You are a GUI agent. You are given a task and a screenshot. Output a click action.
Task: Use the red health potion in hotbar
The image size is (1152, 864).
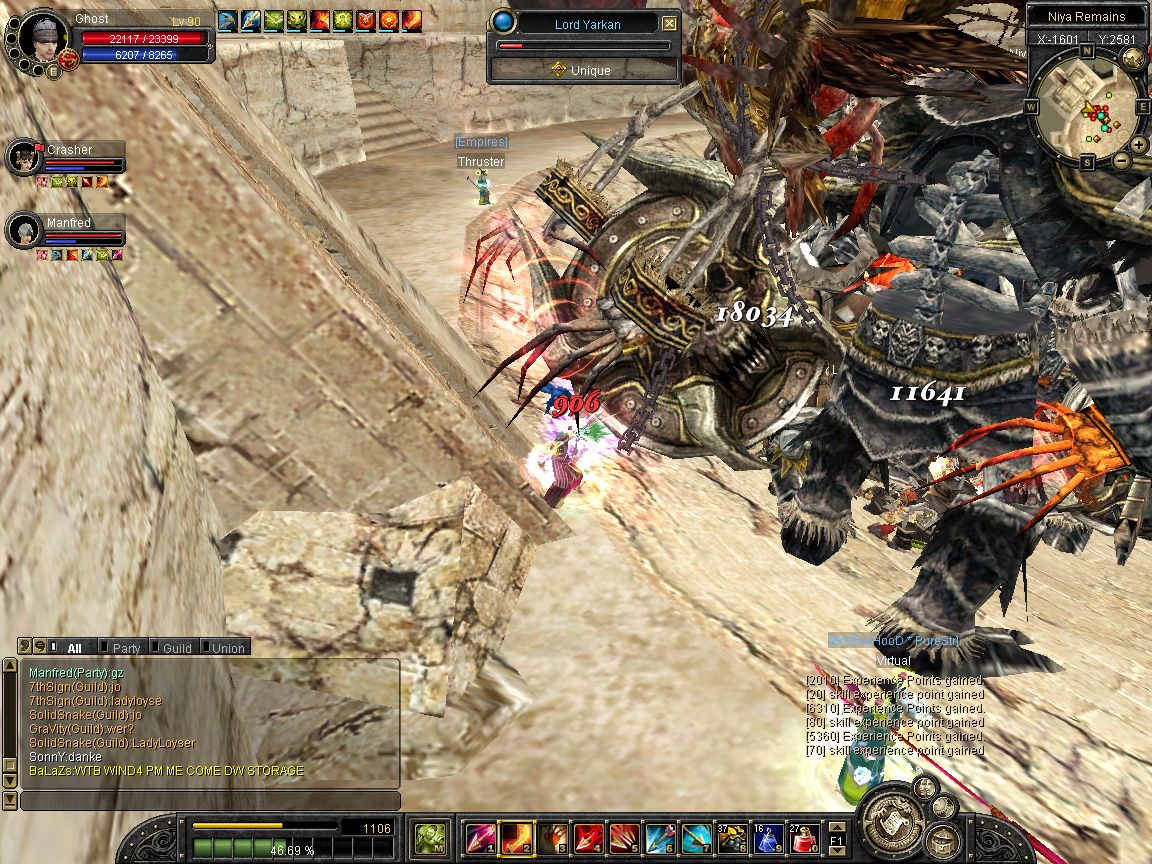[x=804, y=836]
